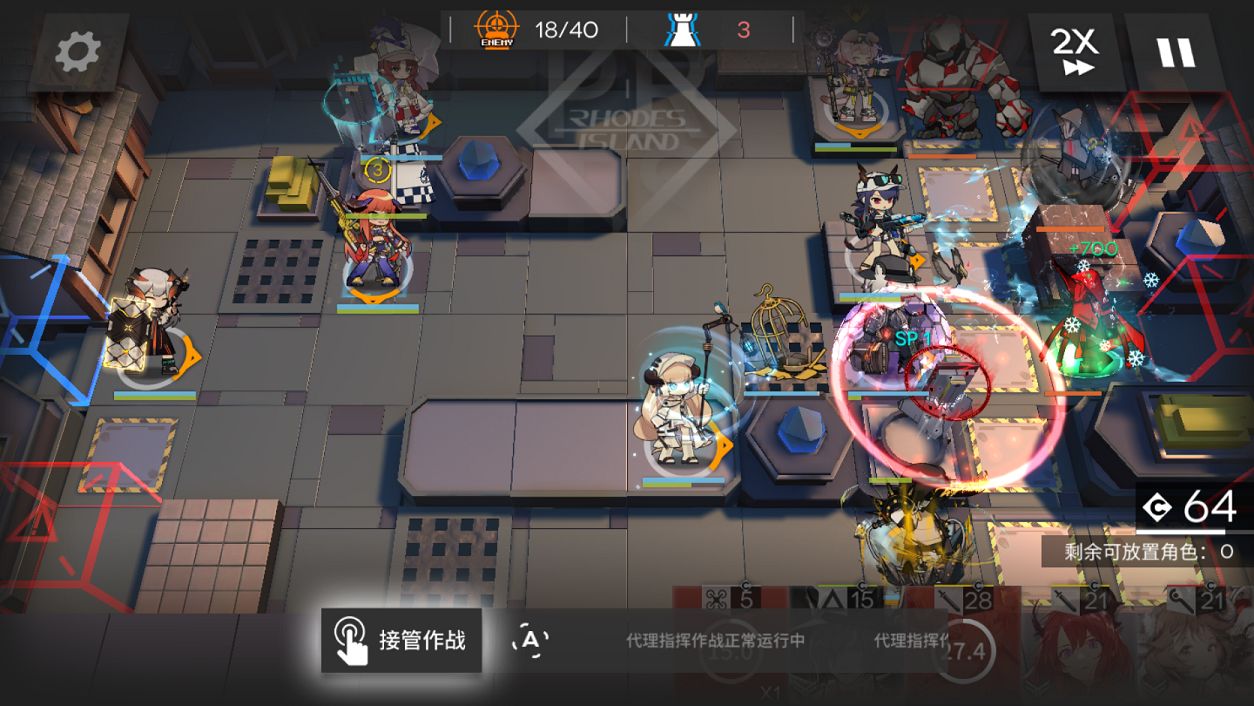
Task: Click the 接管作战 take-over button
Action: pos(402,640)
